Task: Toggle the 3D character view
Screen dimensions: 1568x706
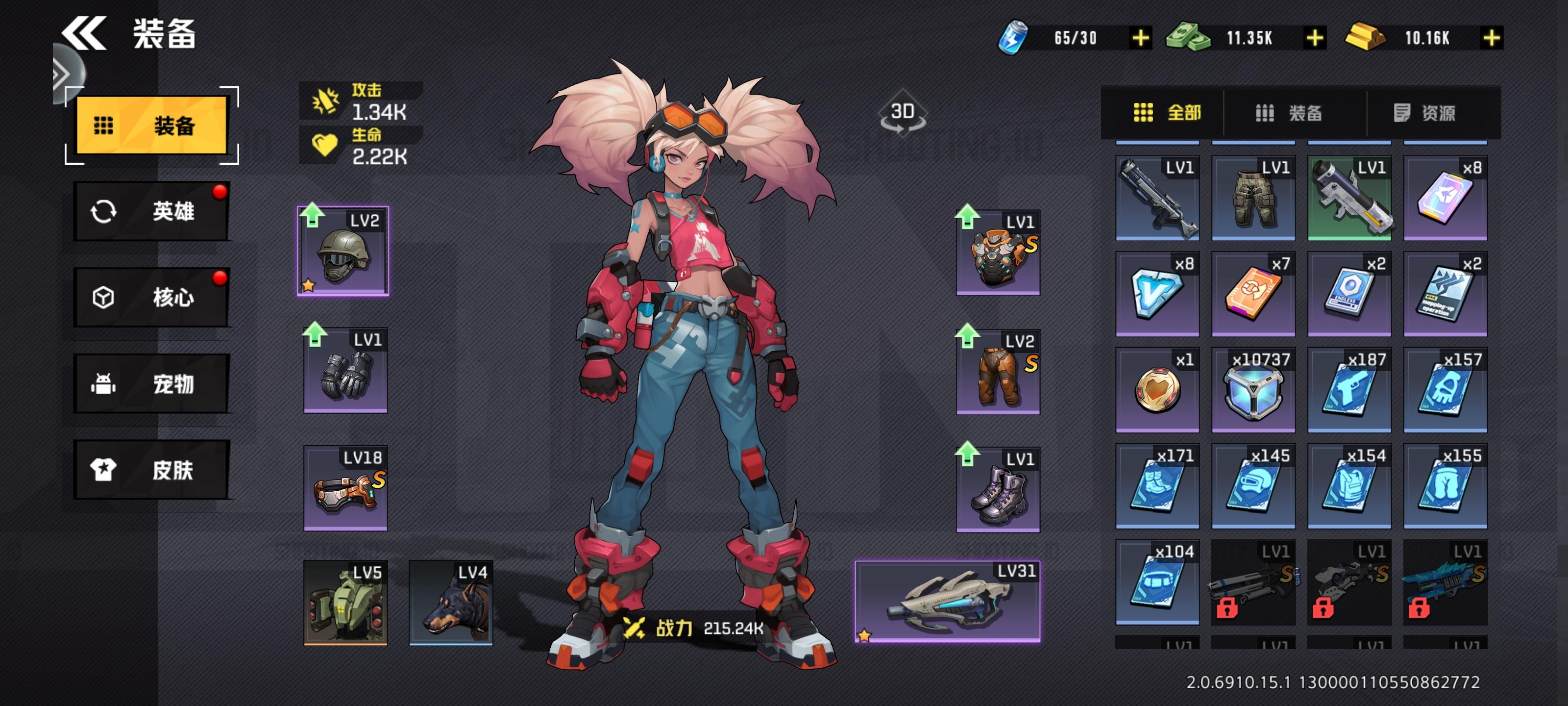Action: pyautogui.click(x=902, y=114)
